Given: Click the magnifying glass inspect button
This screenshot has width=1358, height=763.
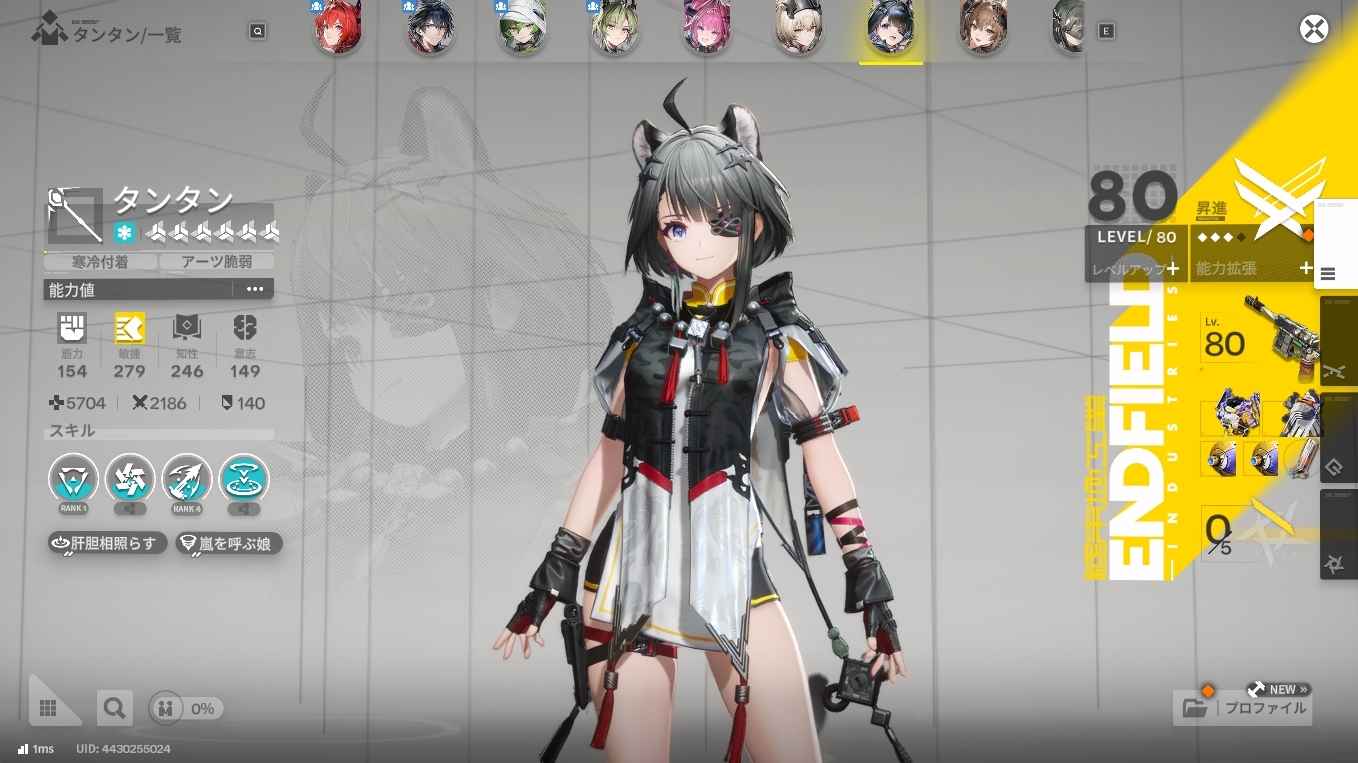Looking at the screenshot, I should [114, 708].
